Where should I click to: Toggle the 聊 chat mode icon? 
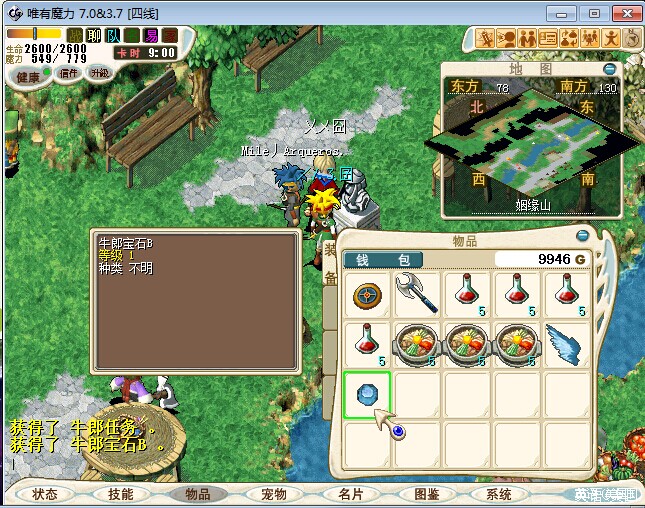tap(93, 35)
